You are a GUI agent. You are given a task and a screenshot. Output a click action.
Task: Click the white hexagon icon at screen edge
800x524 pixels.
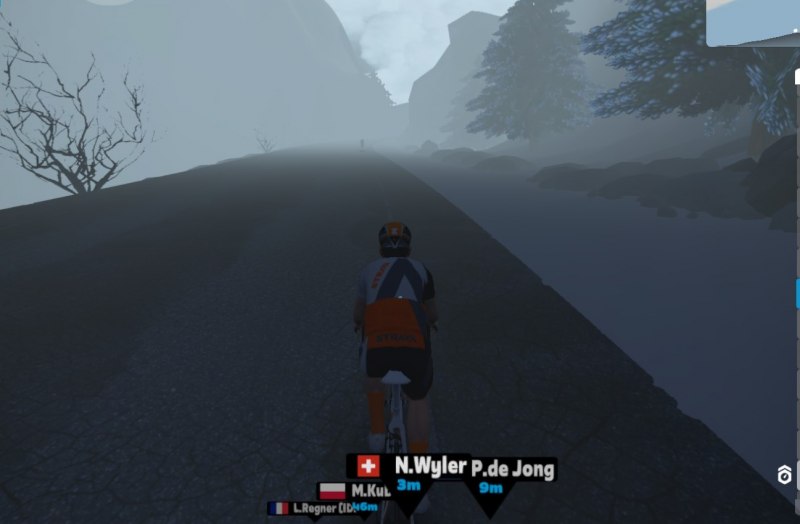click(786, 474)
